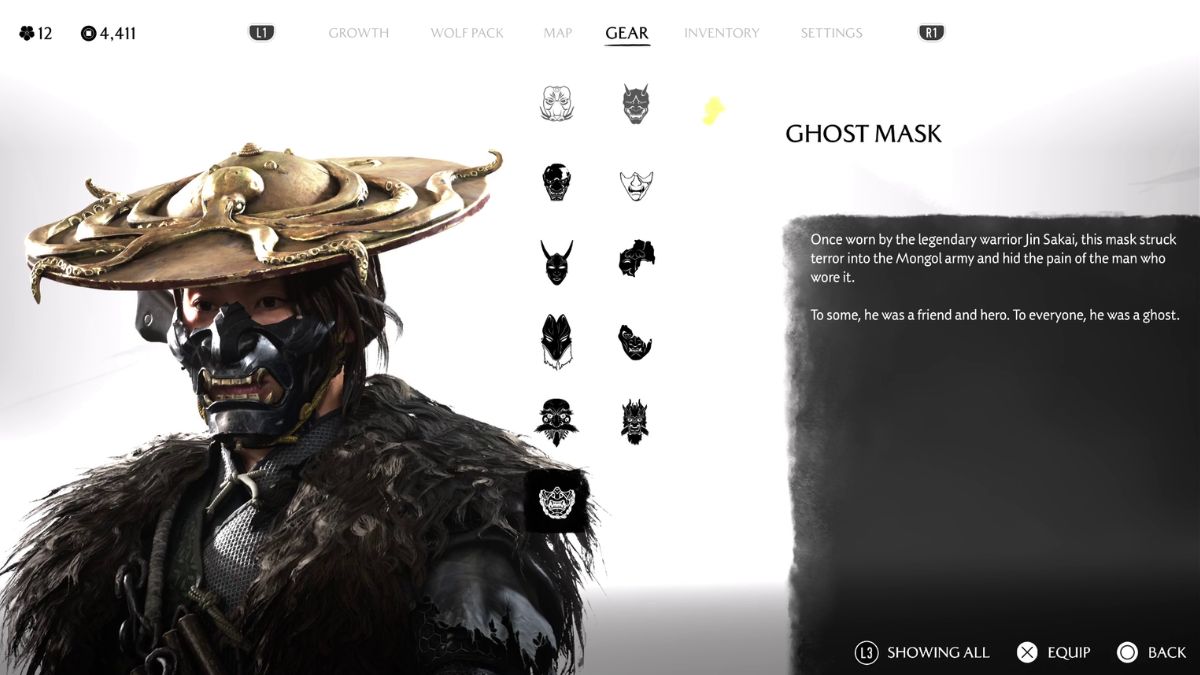Select the black dragon-faced mask
This screenshot has height=675, width=1200.
[635, 421]
